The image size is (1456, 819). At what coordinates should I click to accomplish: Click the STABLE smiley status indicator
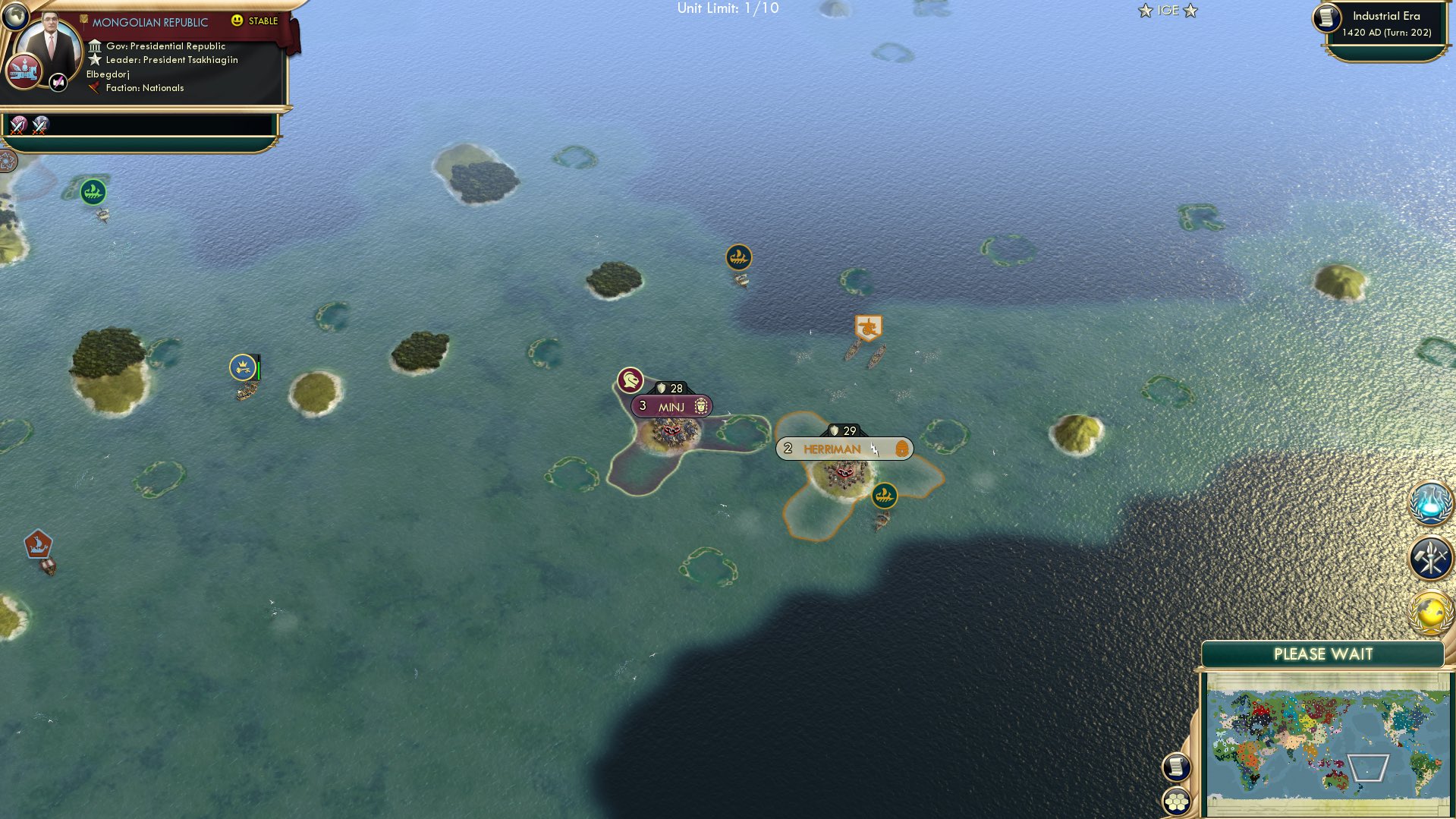[x=239, y=20]
